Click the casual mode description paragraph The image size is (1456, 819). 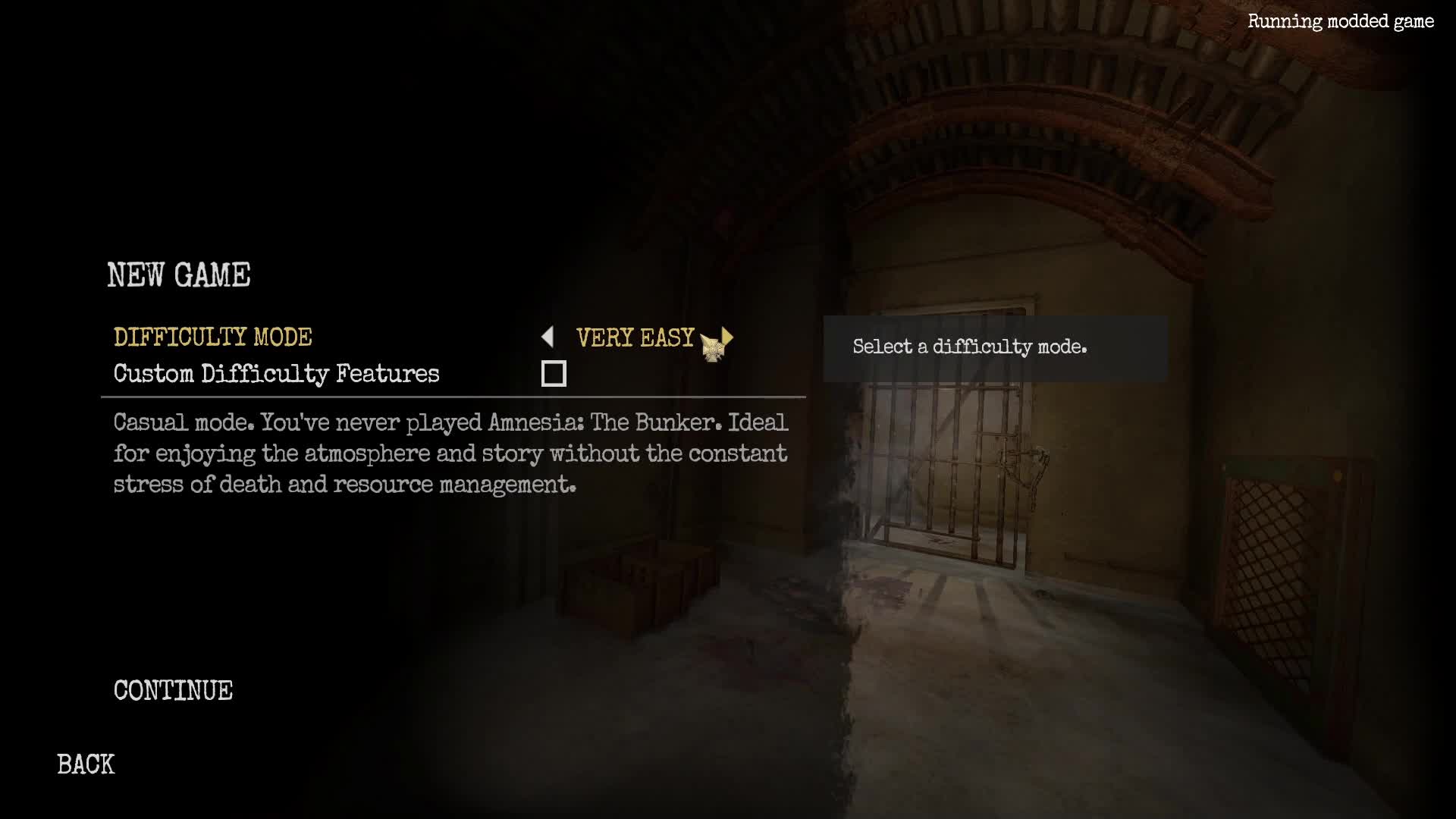coord(450,453)
